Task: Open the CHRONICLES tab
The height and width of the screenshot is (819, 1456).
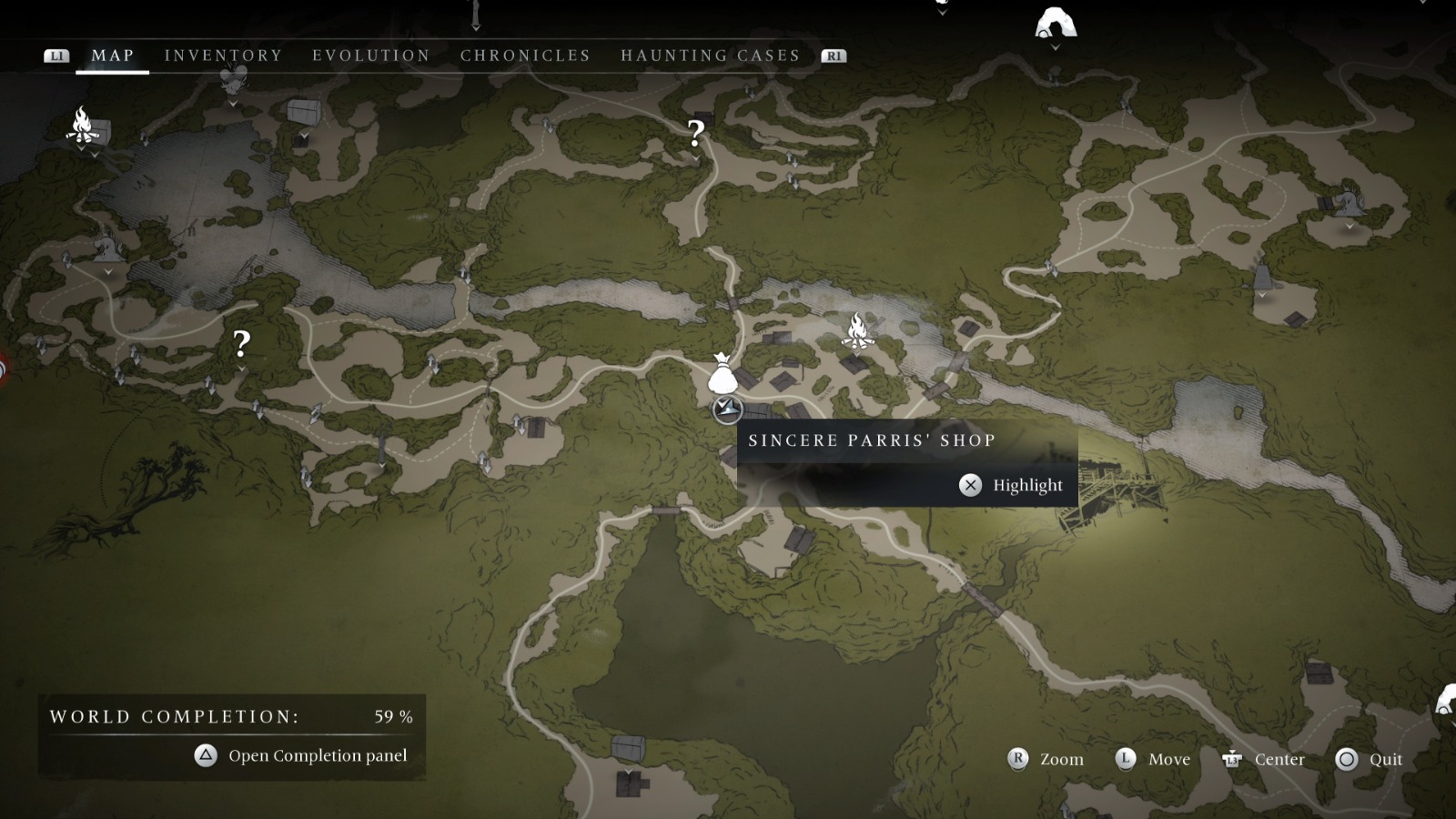Action: [x=524, y=56]
